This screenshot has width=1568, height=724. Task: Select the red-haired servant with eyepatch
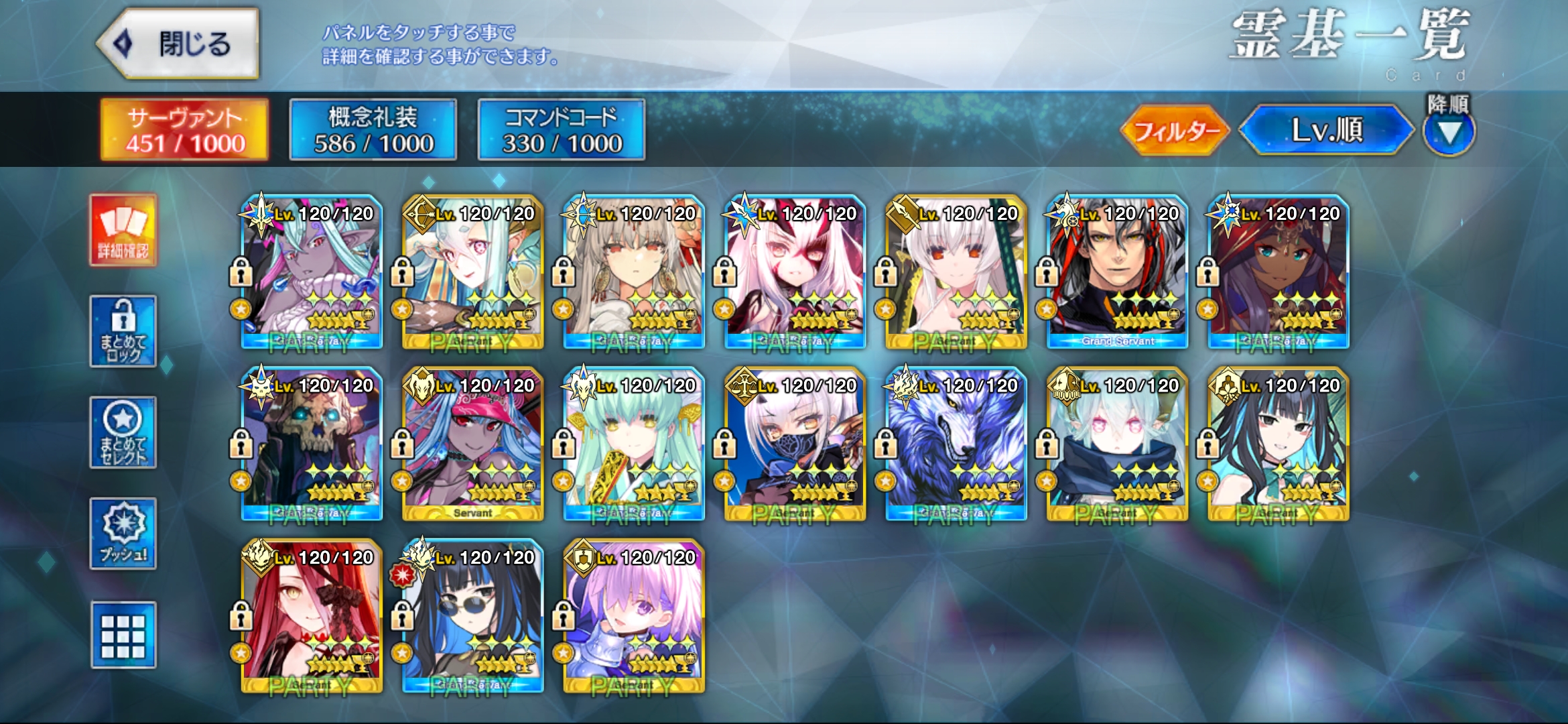point(312,615)
